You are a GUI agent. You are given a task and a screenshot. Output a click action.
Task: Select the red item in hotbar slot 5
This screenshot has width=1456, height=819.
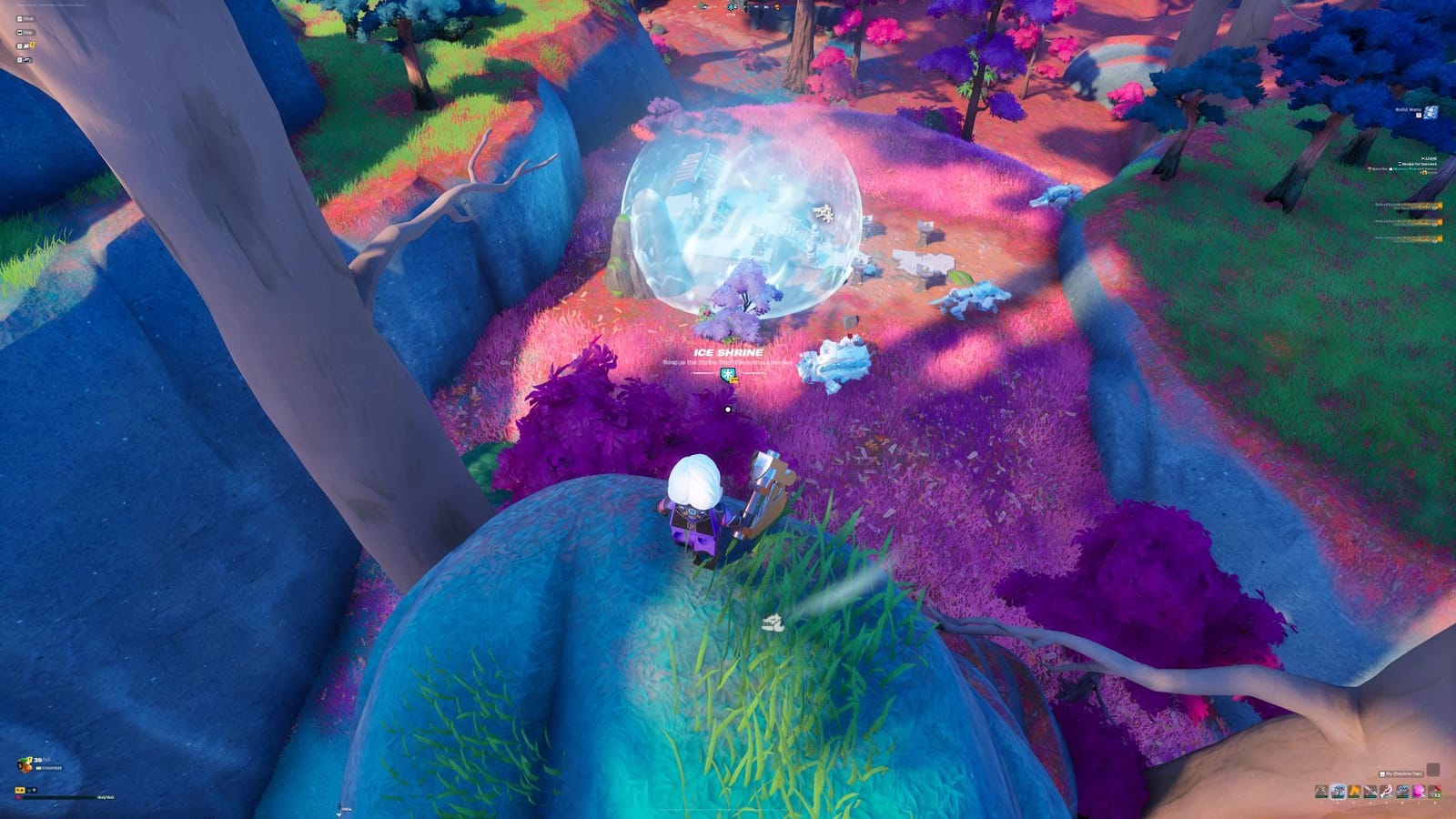click(1385, 792)
